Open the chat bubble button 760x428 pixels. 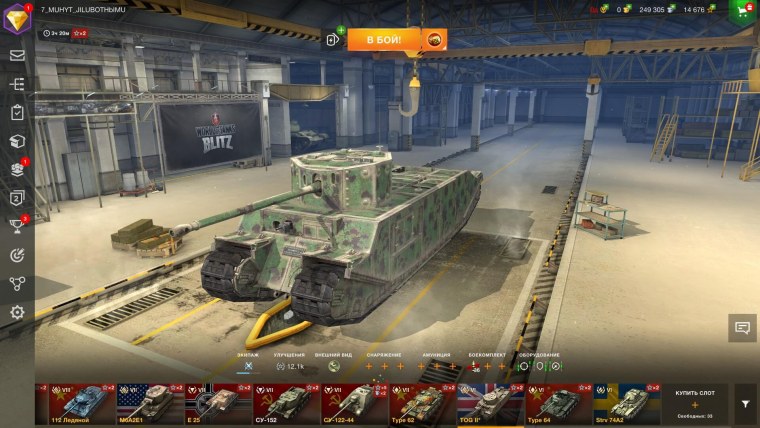[x=742, y=327]
